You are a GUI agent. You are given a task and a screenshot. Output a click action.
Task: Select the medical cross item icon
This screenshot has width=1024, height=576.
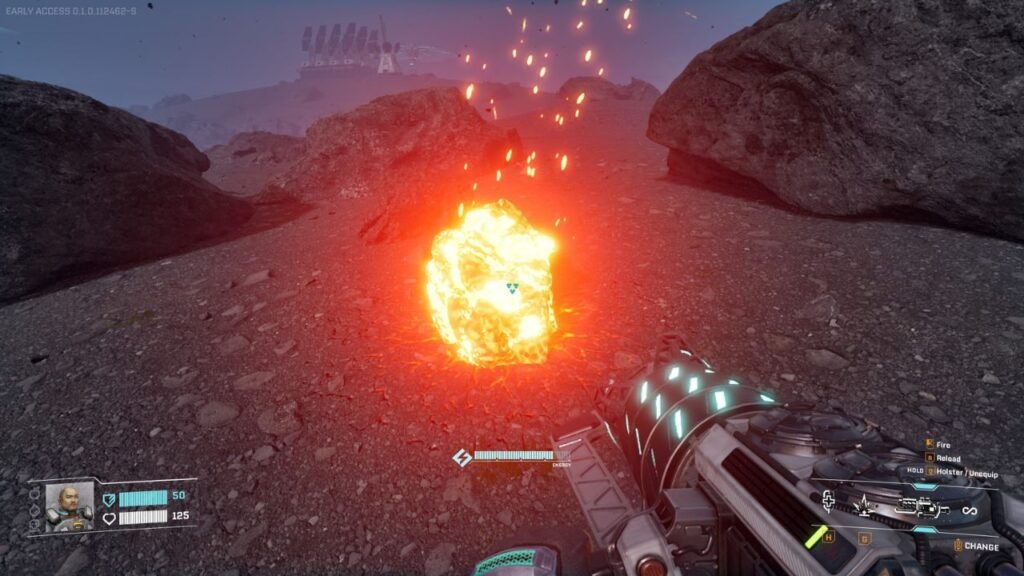click(828, 502)
